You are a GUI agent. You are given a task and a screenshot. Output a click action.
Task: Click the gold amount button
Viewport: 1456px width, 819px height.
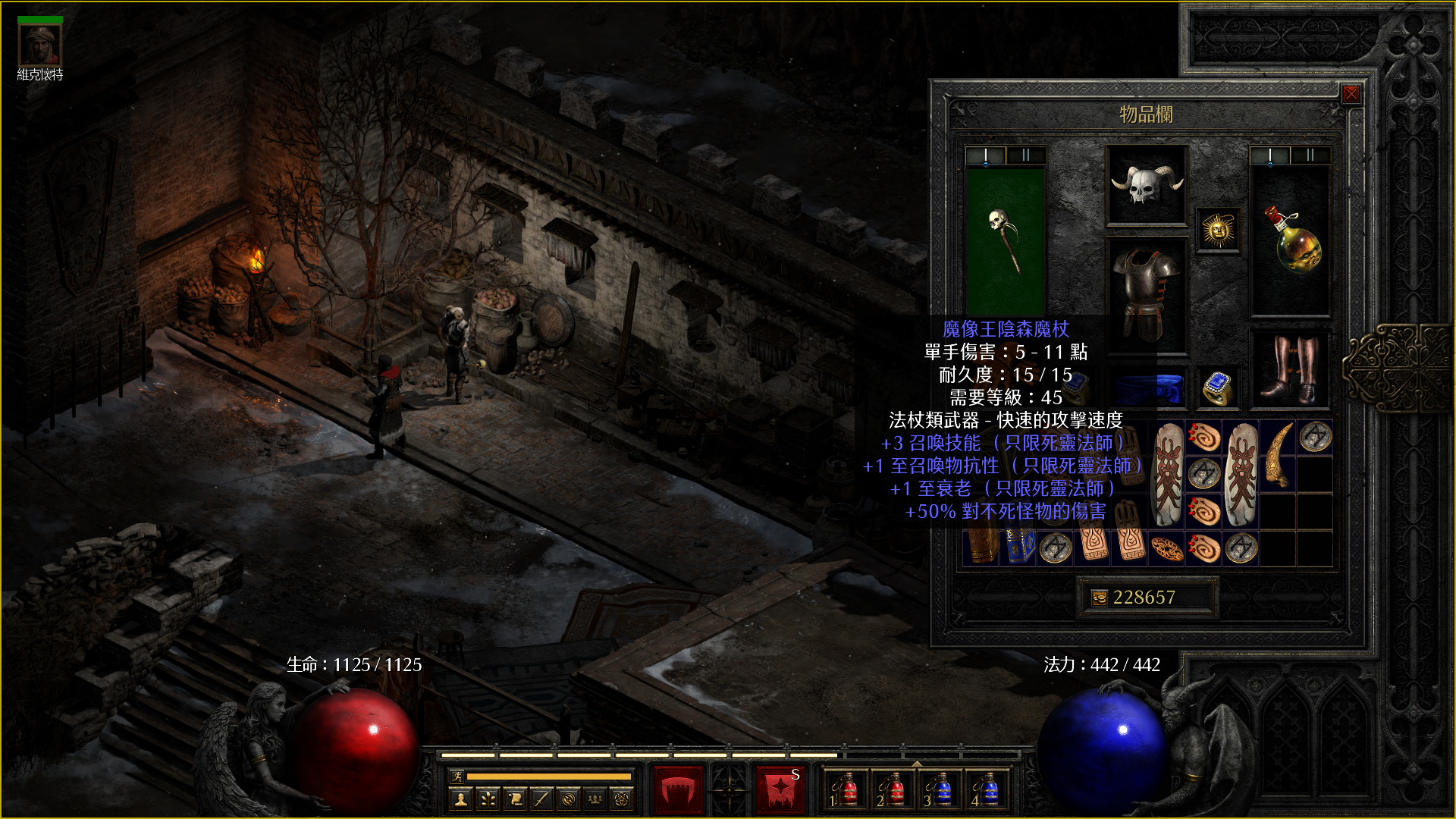(x=1145, y=598)
